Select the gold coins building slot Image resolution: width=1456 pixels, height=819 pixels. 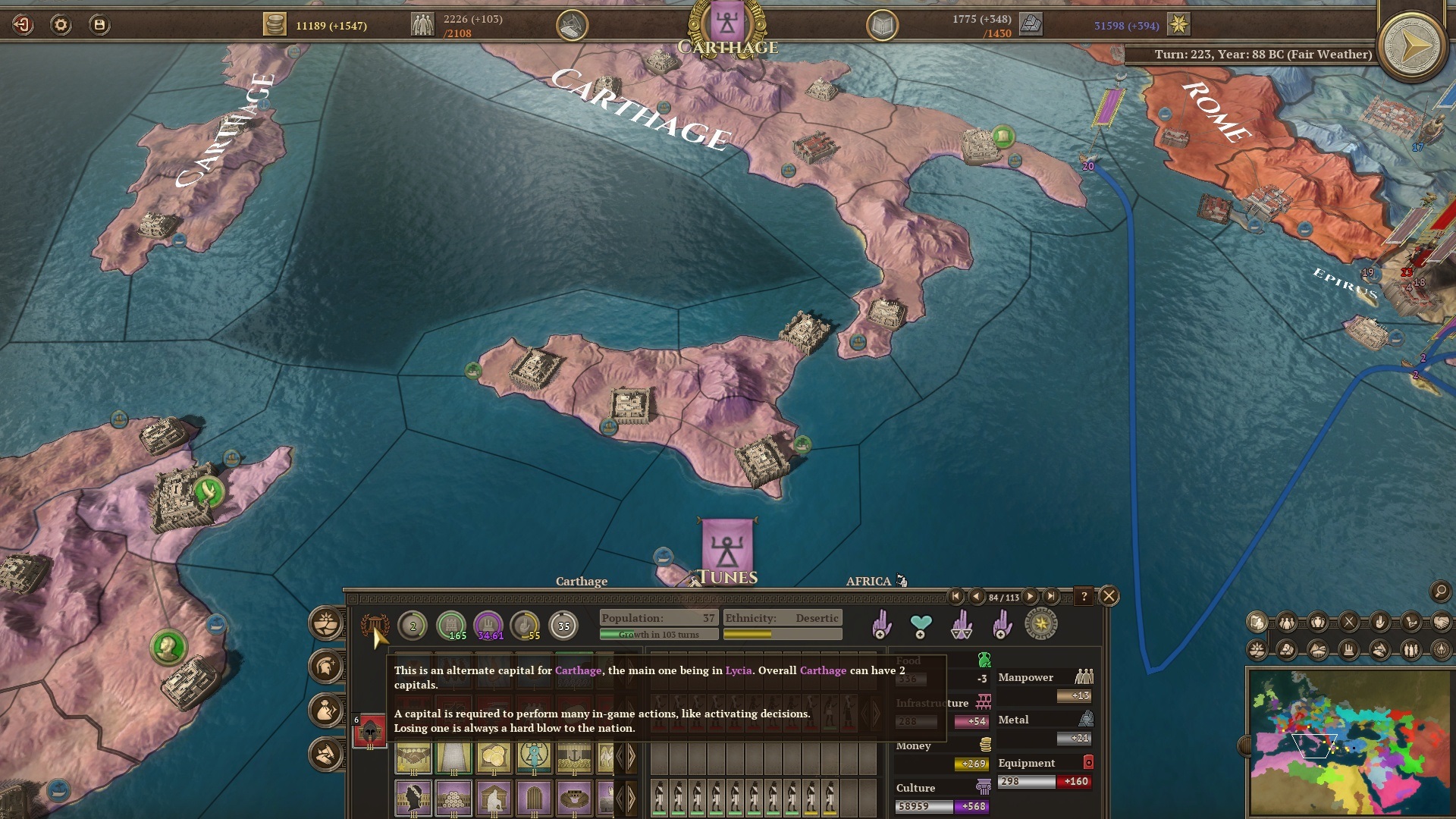pos(494,757)
